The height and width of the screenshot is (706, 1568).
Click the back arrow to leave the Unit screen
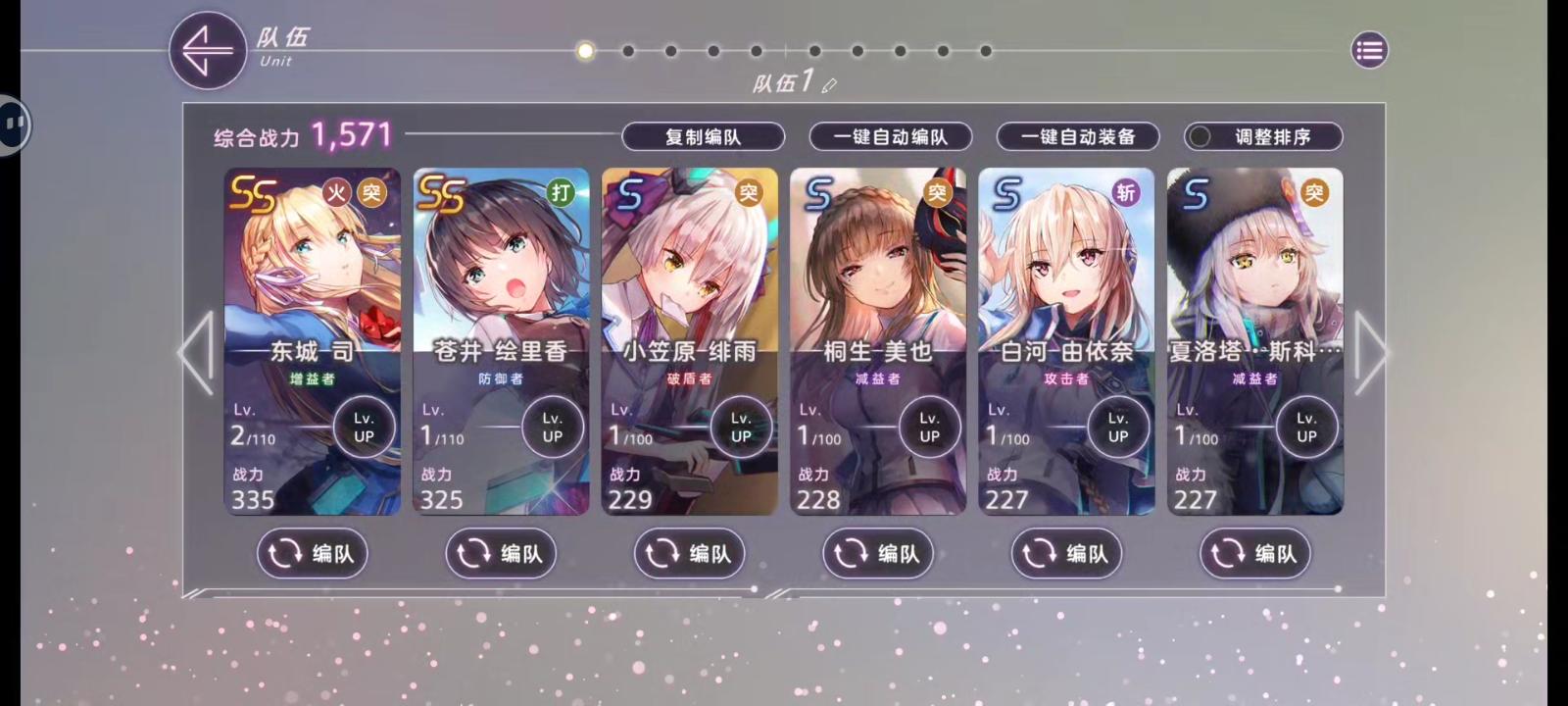pos(207,50)
